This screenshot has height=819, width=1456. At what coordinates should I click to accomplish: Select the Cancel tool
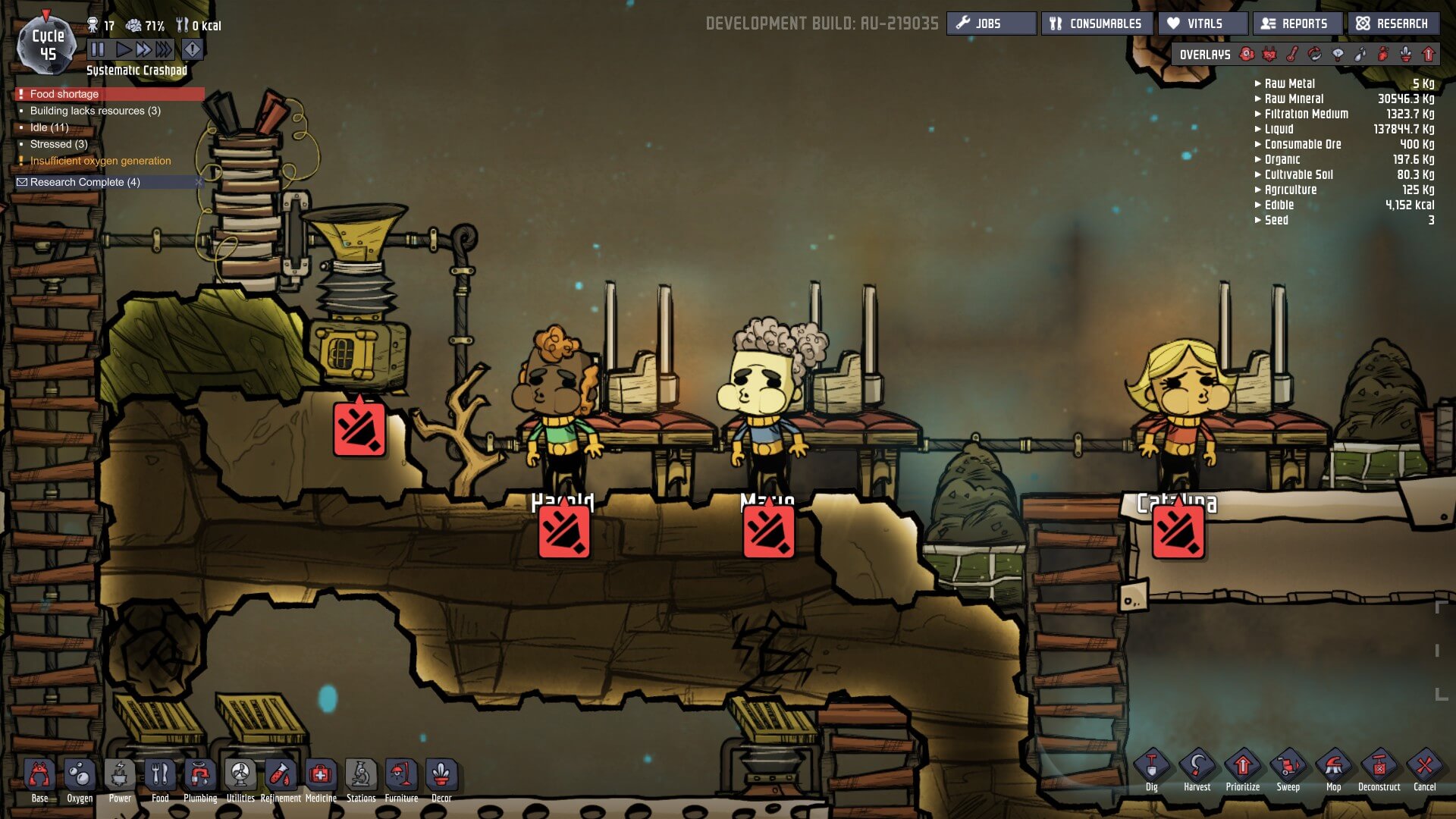click(x=1424, y=767)
